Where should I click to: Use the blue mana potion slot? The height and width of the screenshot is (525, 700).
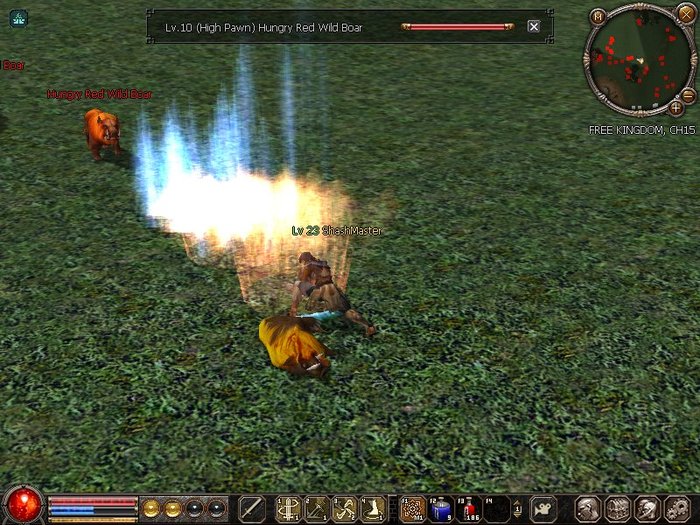[441, 508]
